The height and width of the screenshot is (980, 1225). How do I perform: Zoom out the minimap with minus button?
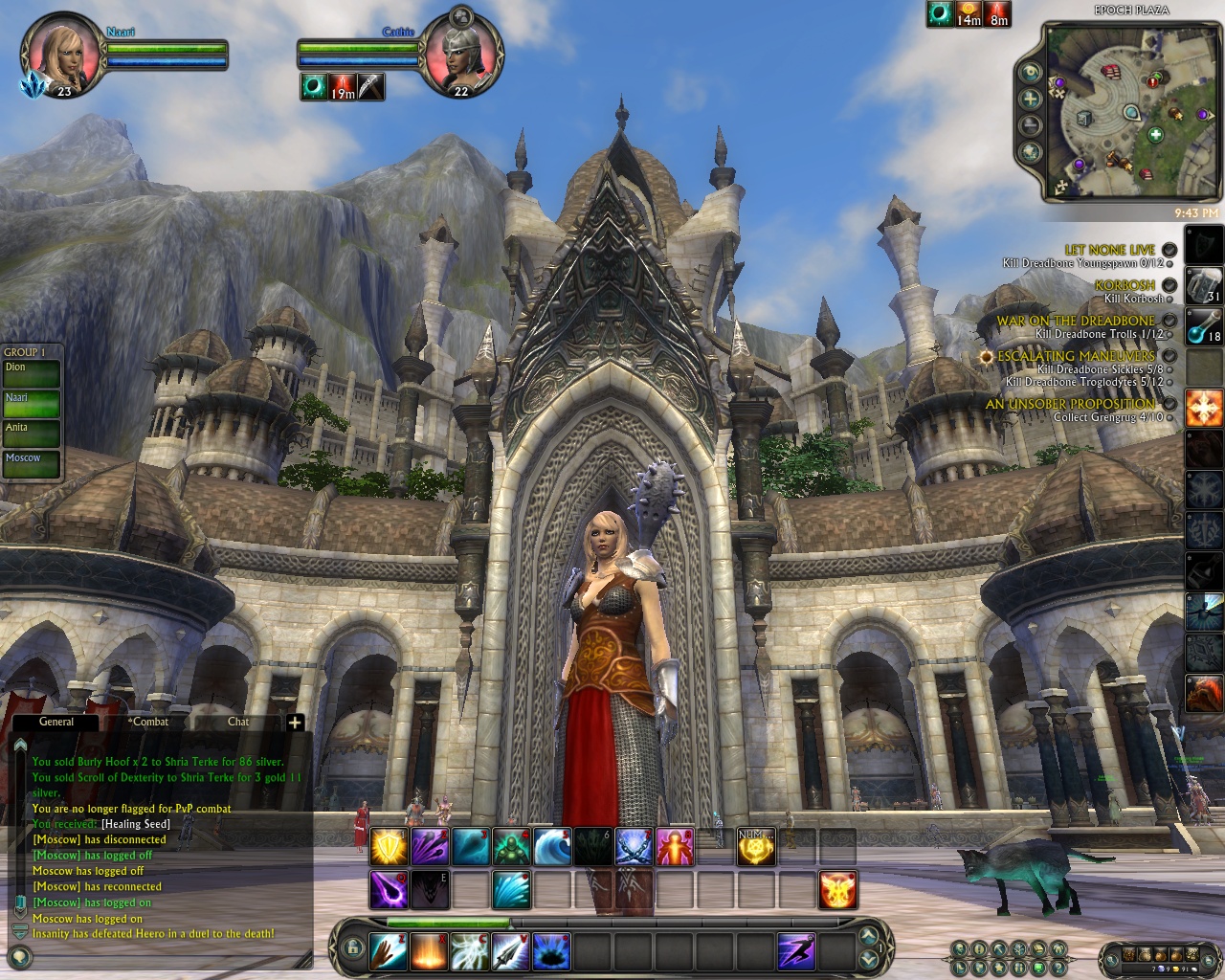(x=1031, y=125)
